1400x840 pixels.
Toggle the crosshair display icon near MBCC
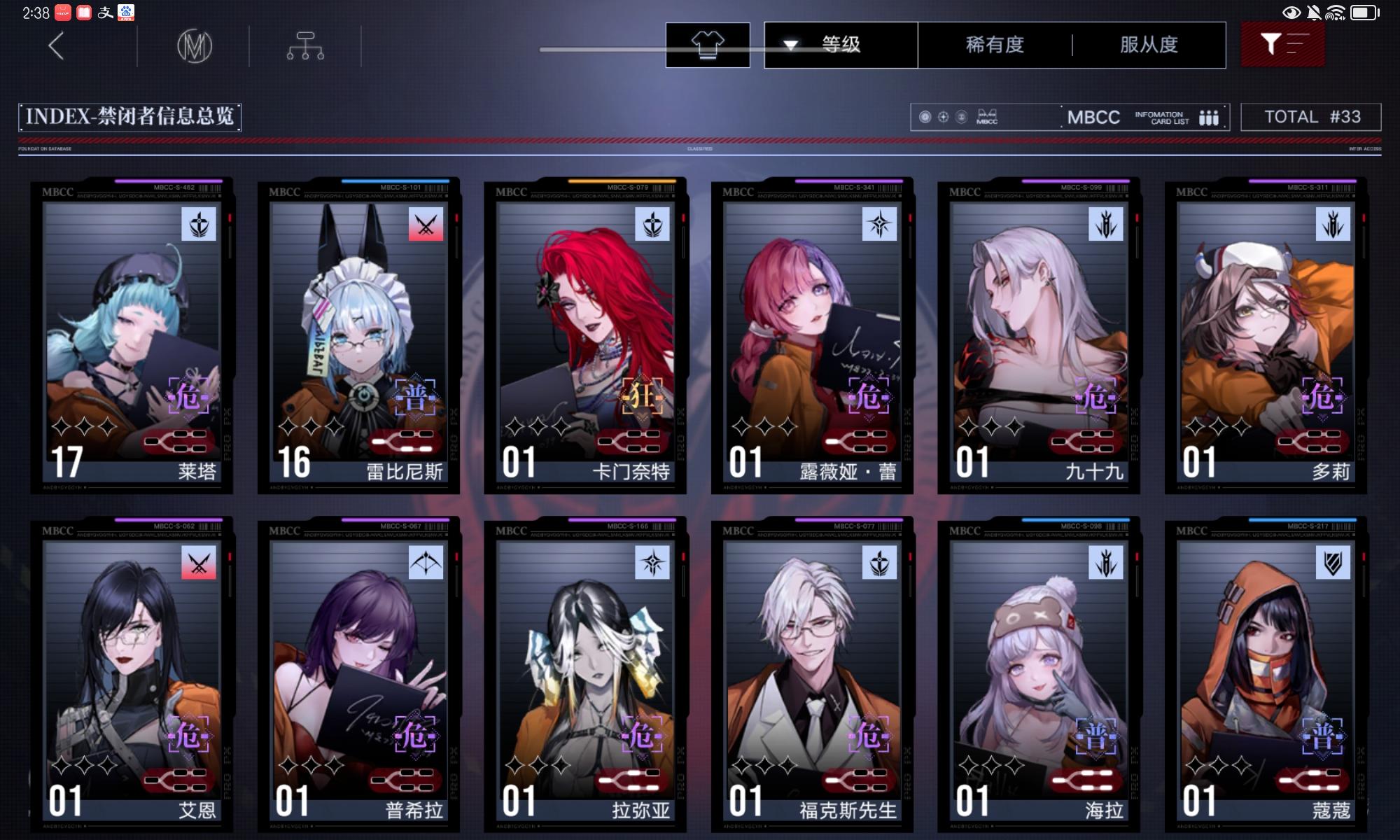[944, 116]
